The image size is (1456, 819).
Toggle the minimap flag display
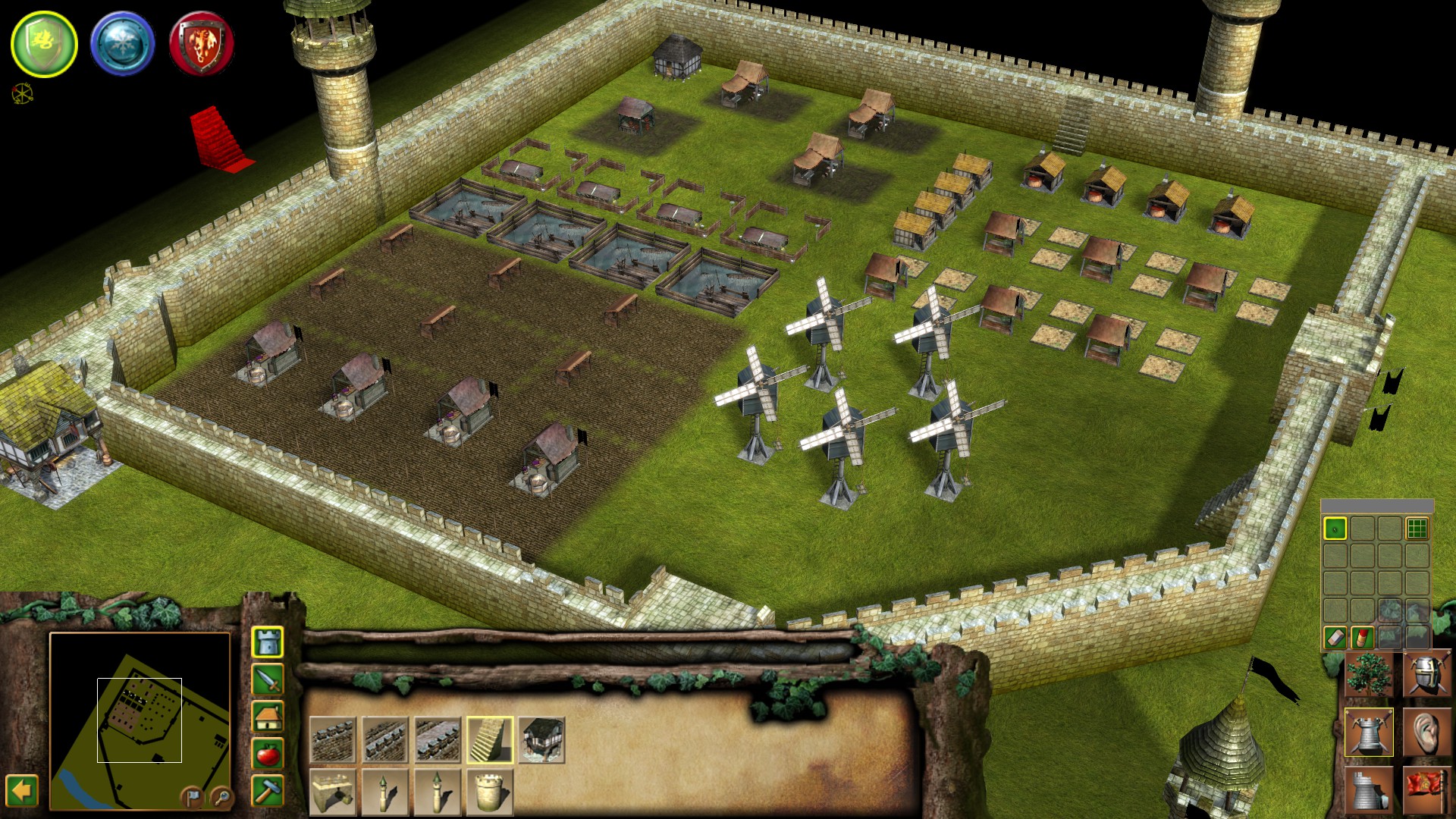pyautogui.click(x=193, y=798)
